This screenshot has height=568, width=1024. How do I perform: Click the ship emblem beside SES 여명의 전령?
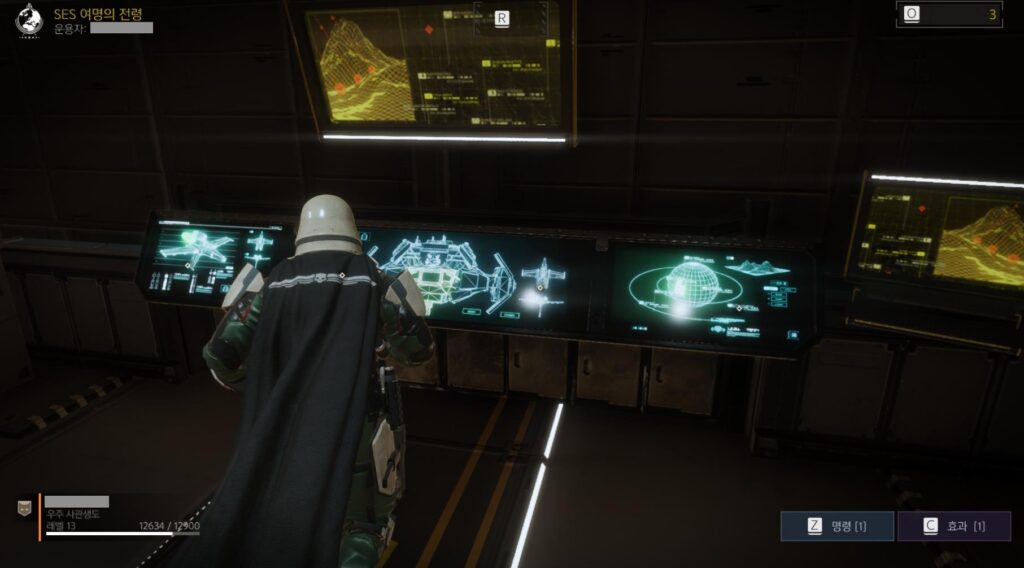pyautogui.click(x=32, y=20)
